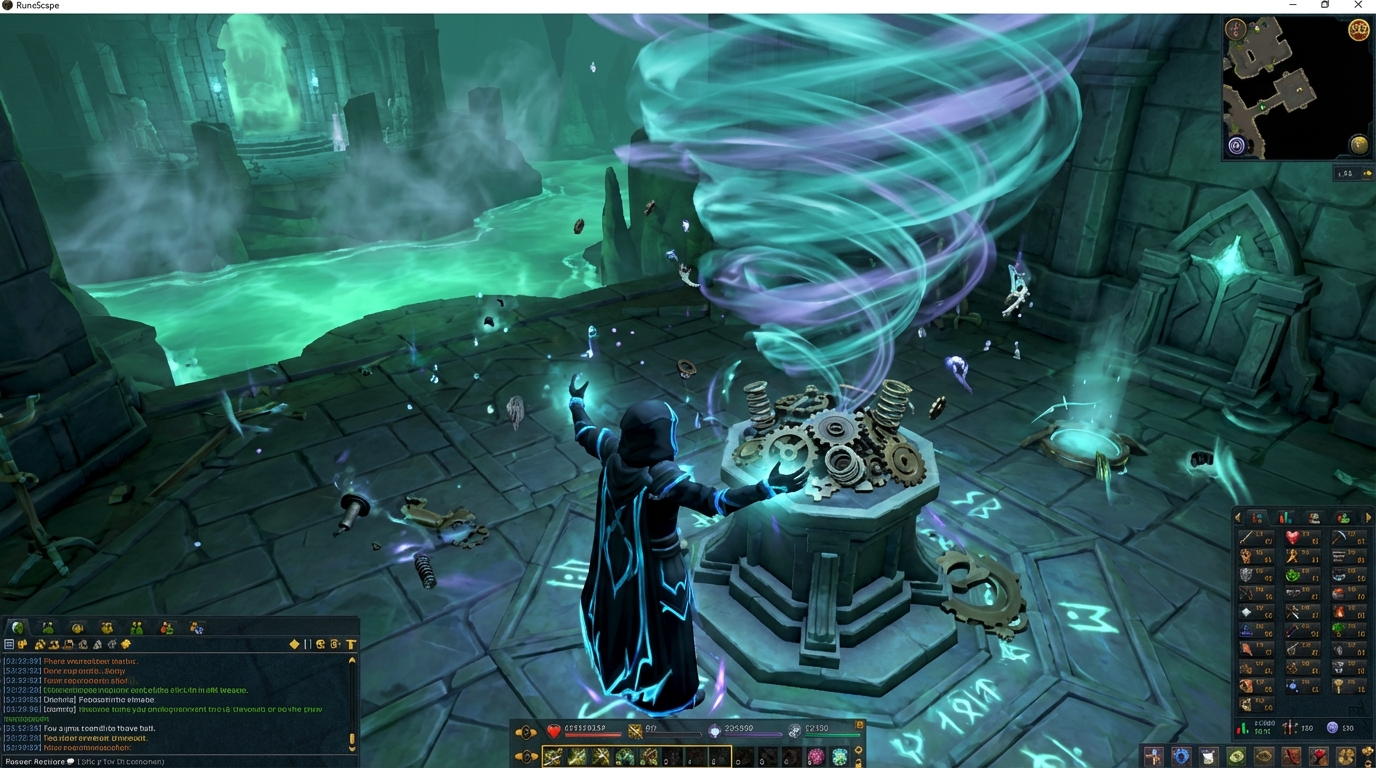Pause chat scrolling with the pause icon
This screenshot has width=1376, height=768.
tap(307, 643)
